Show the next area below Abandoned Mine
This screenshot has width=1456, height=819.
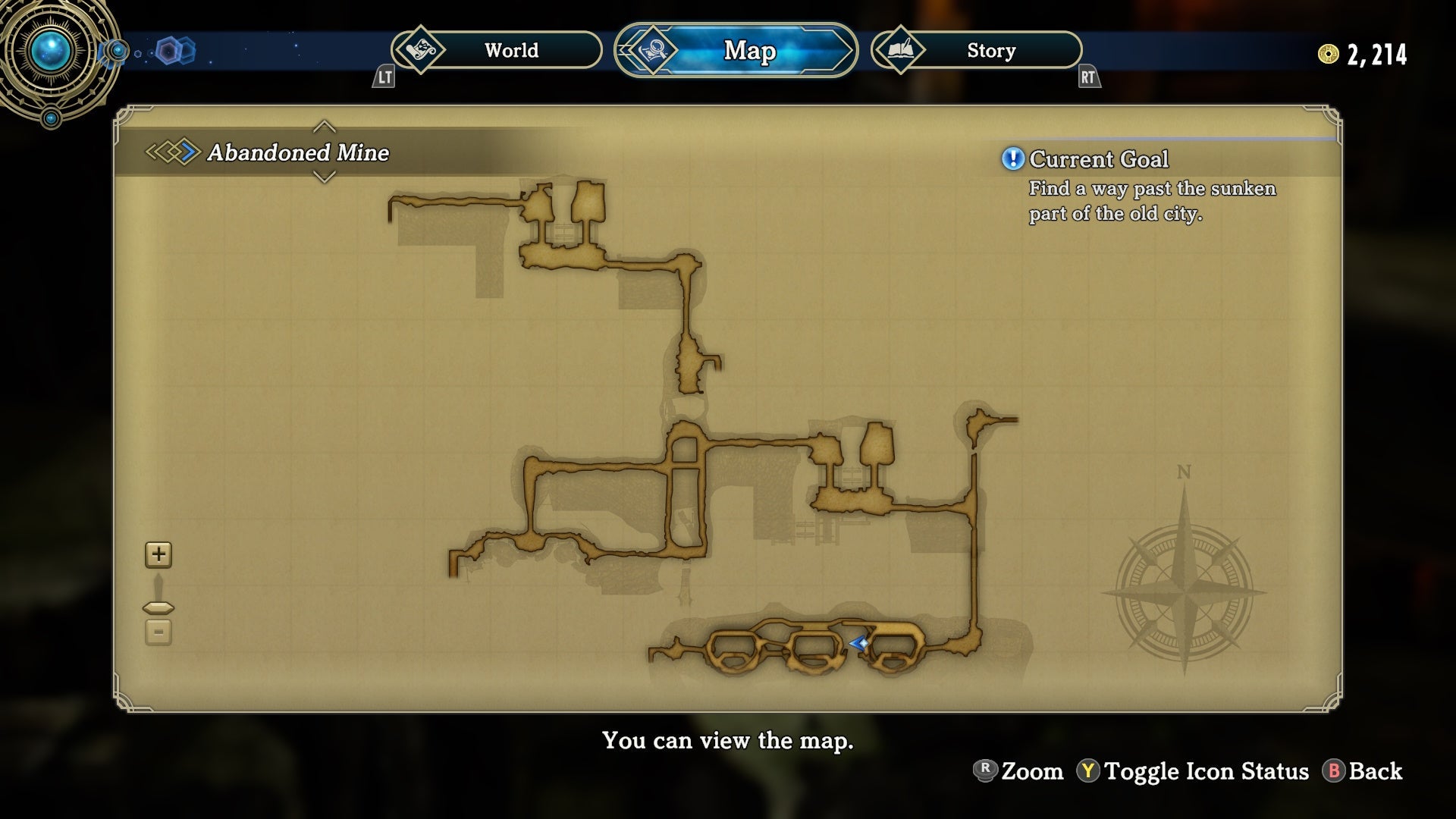coord(324,177)
